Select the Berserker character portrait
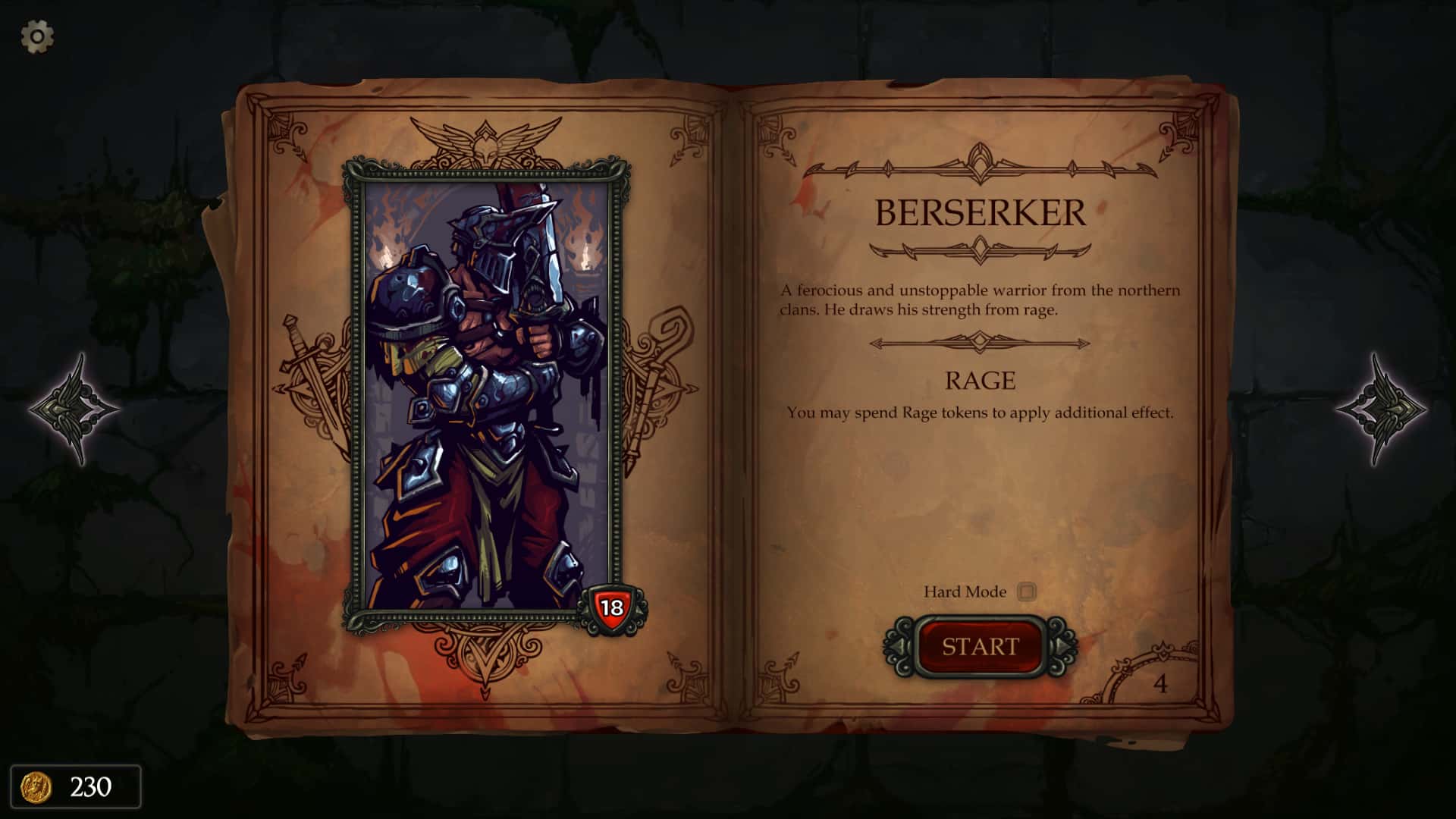Image resolution: width=1456 pixels, height=819 pixels. 486,394
